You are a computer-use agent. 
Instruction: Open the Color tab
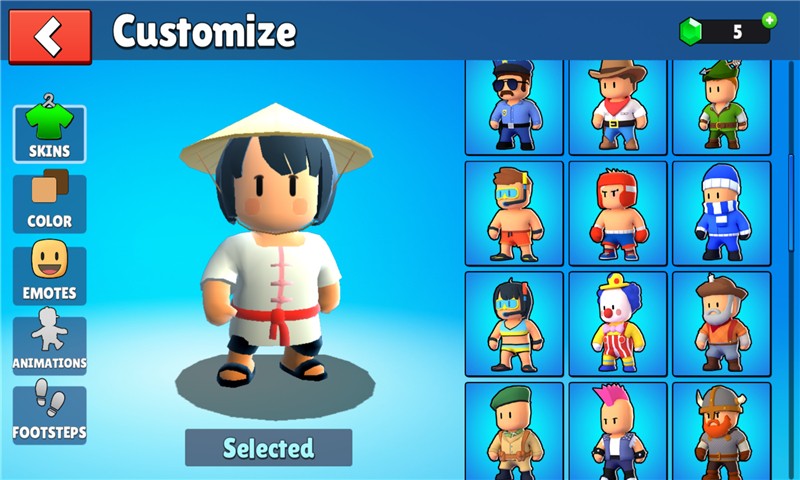click(x=49, y=203)
